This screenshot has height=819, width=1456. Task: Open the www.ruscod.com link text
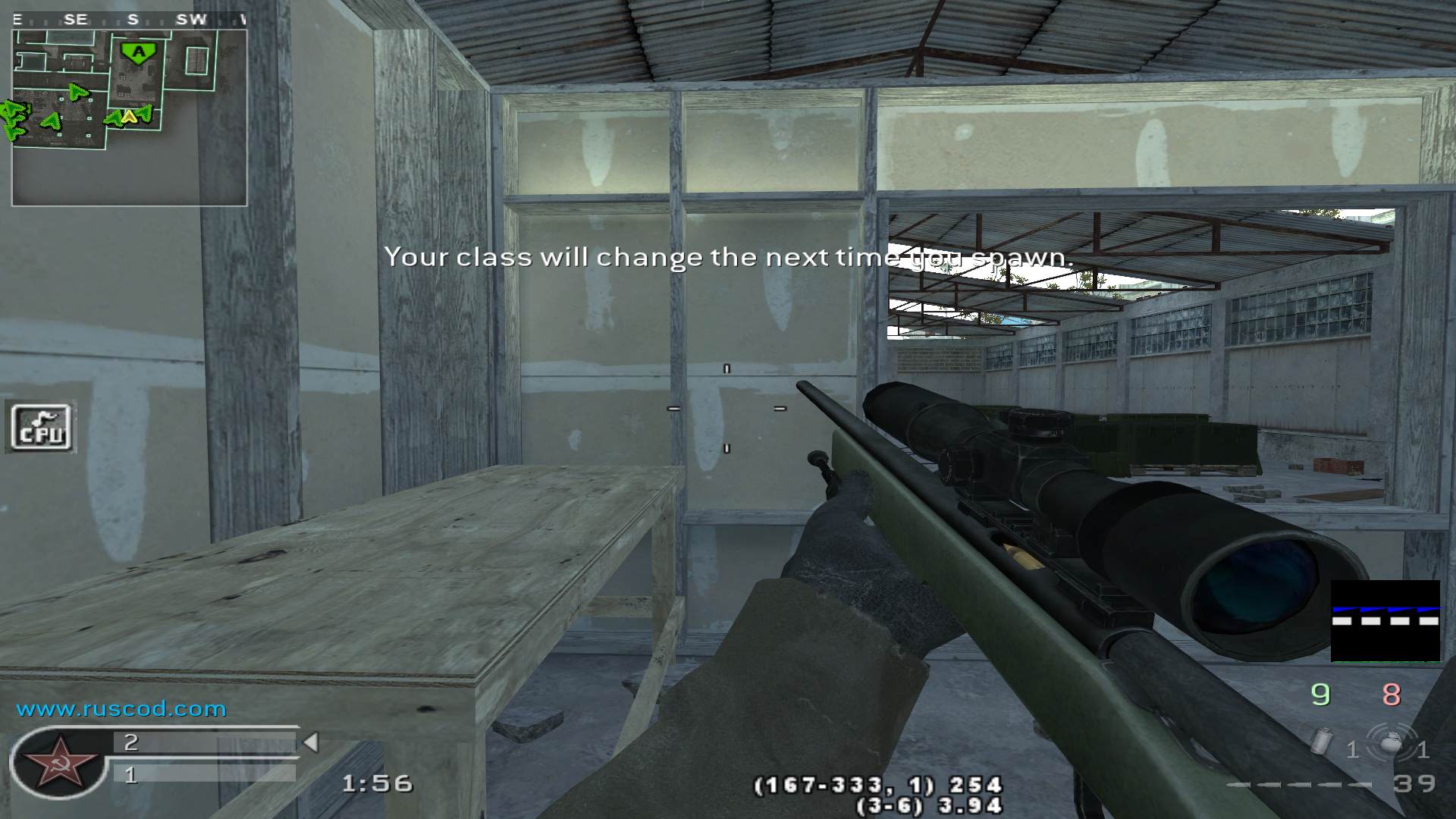(121, 709)
